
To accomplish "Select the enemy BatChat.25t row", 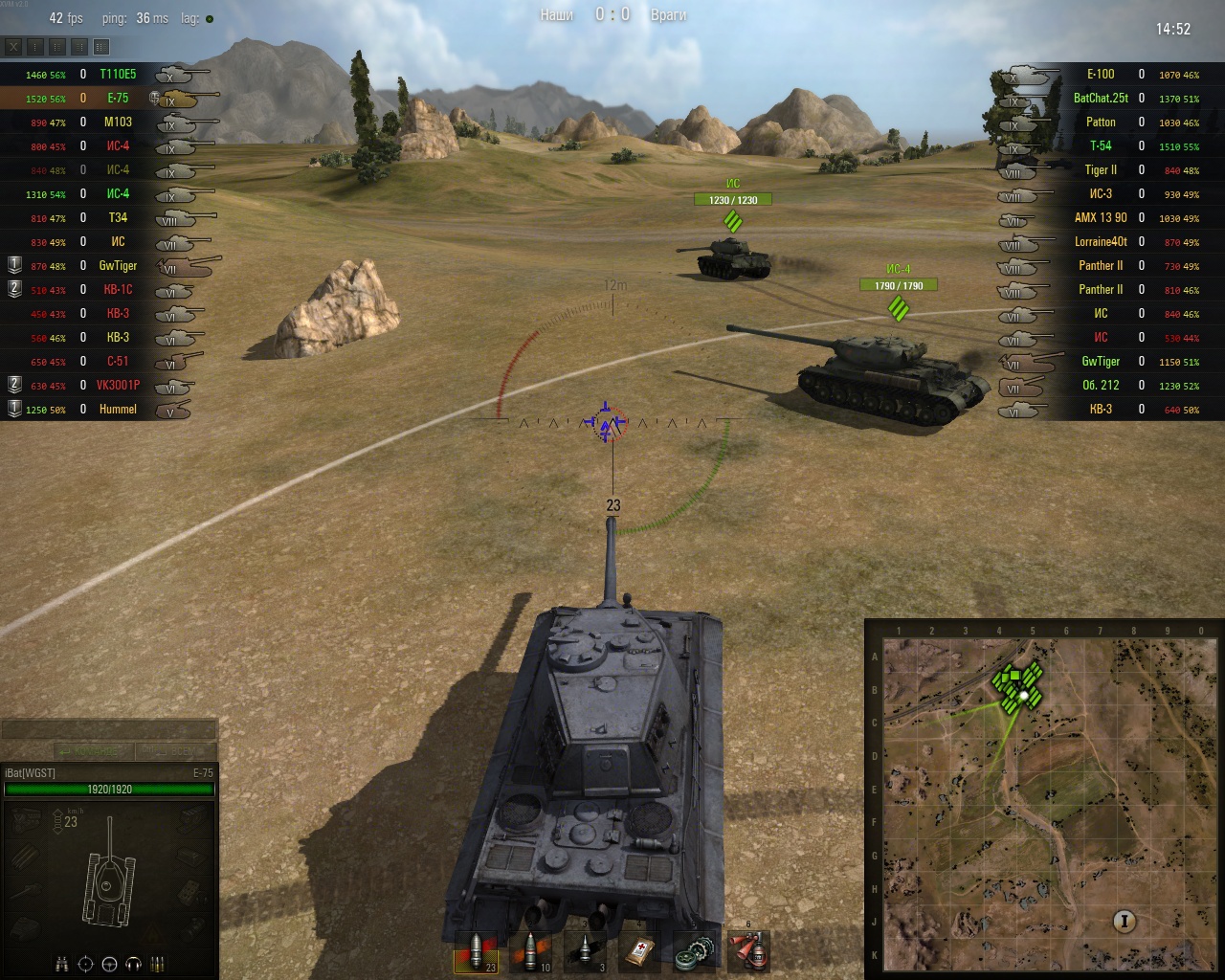I will (x=1101, y=98).
